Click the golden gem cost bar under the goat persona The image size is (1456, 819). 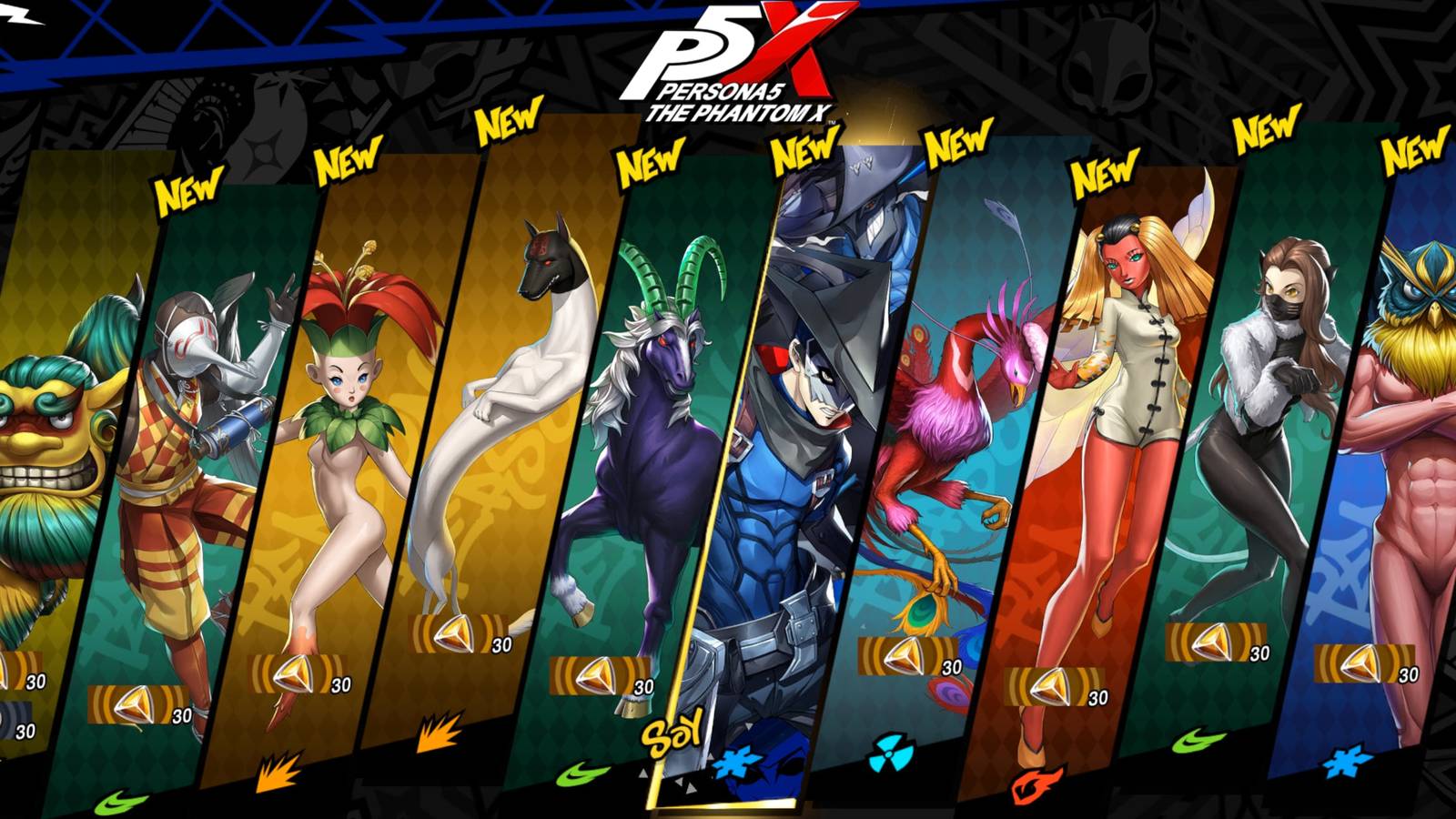[x=596, y=675]
